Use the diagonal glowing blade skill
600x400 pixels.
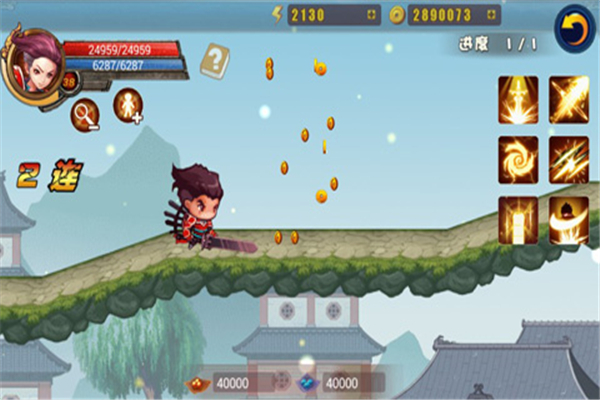point(568,99)
